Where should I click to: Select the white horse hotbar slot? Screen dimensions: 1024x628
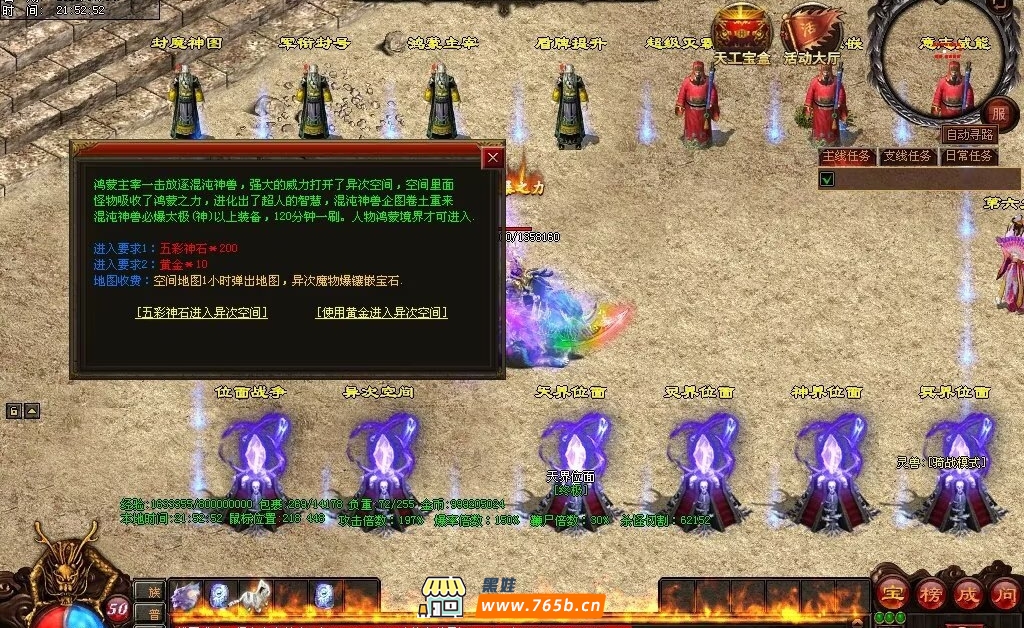click(x=255, y=594)
